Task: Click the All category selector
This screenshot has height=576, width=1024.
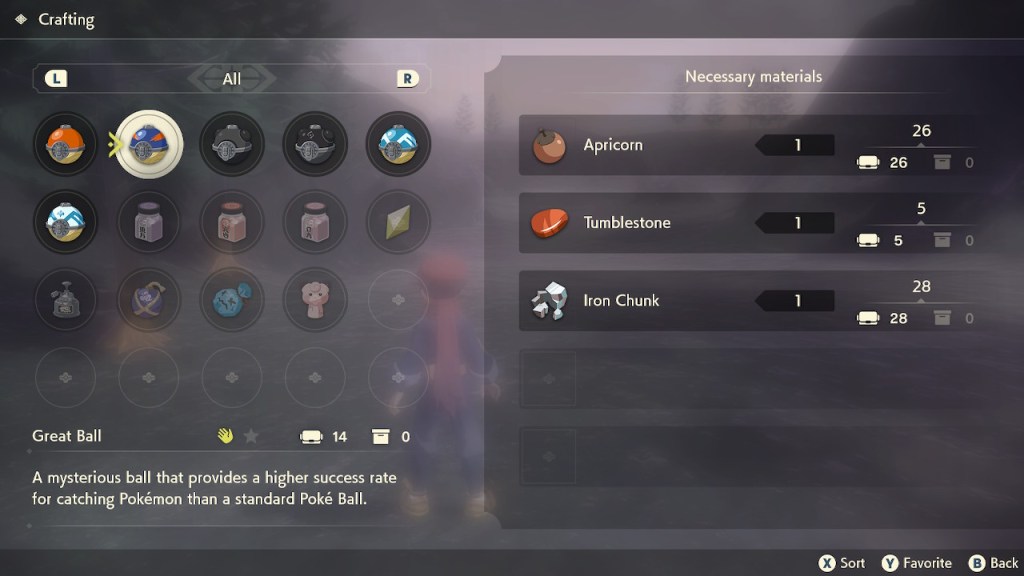Action: 232,78
